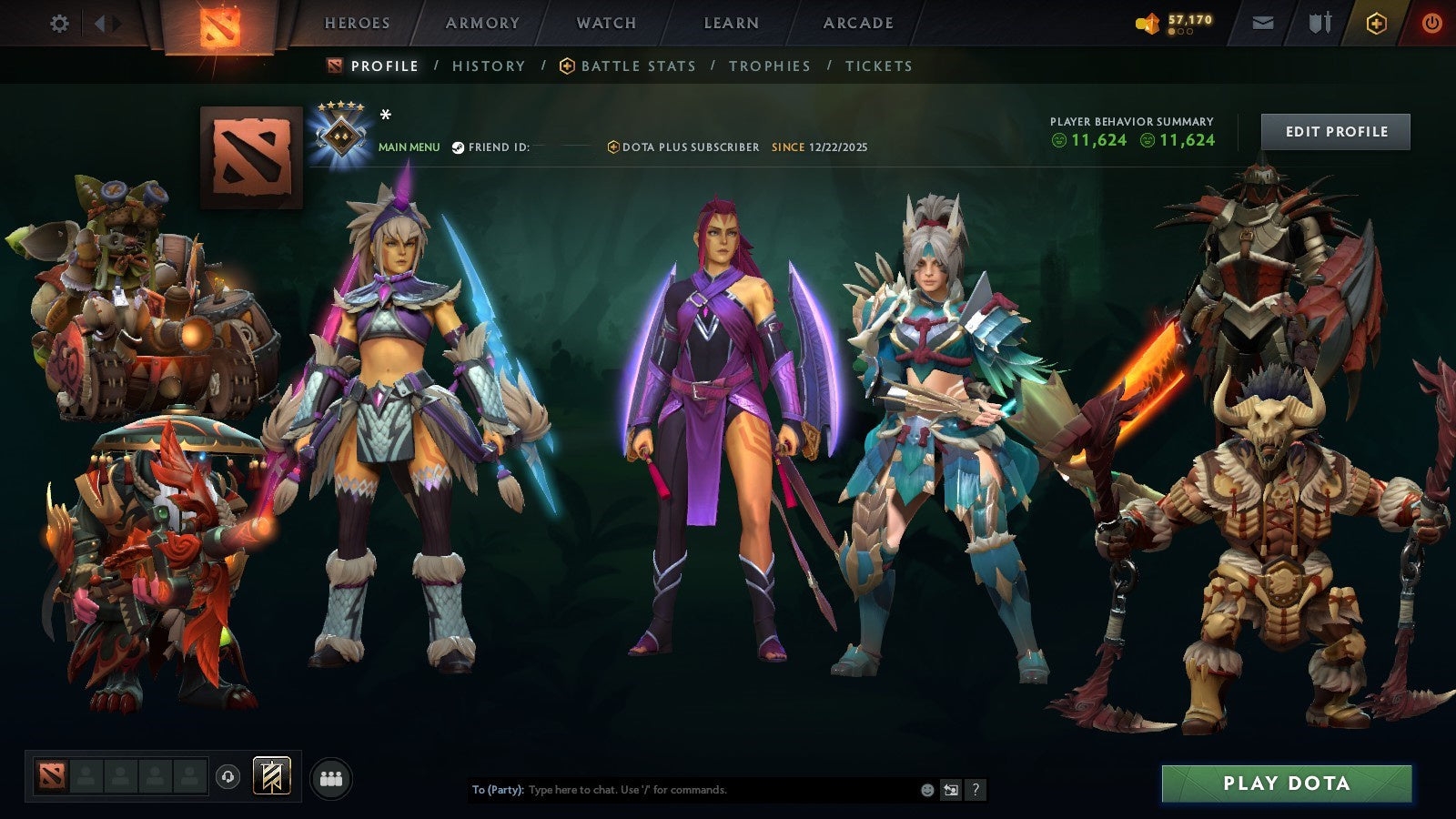Click the page indicator dots under 57,170
The width and height of the screenshot is (1456, 819).
(x=1180, y=29)
